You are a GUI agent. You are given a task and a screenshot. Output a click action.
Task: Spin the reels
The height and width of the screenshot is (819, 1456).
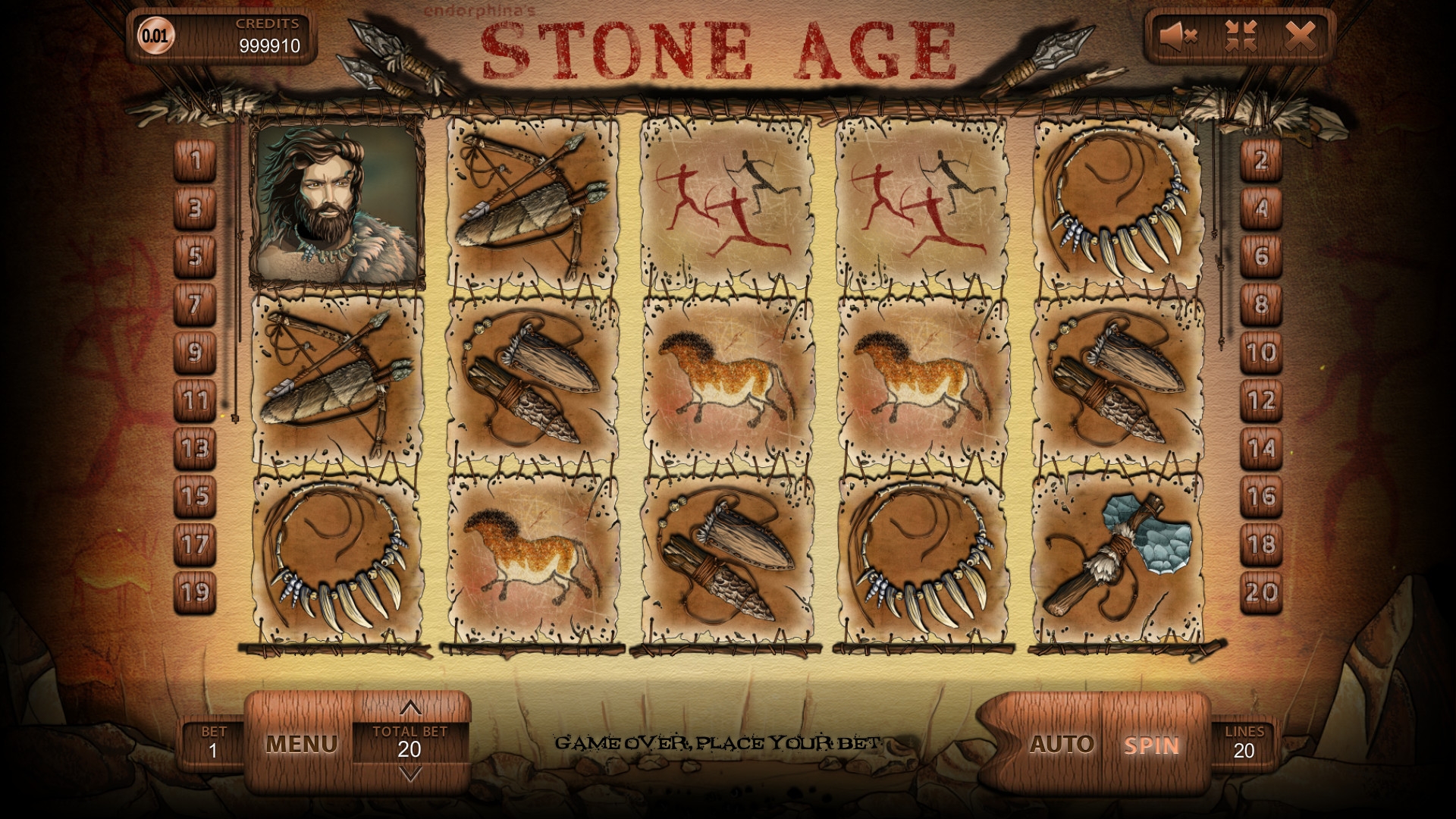tap(1151, 745)
